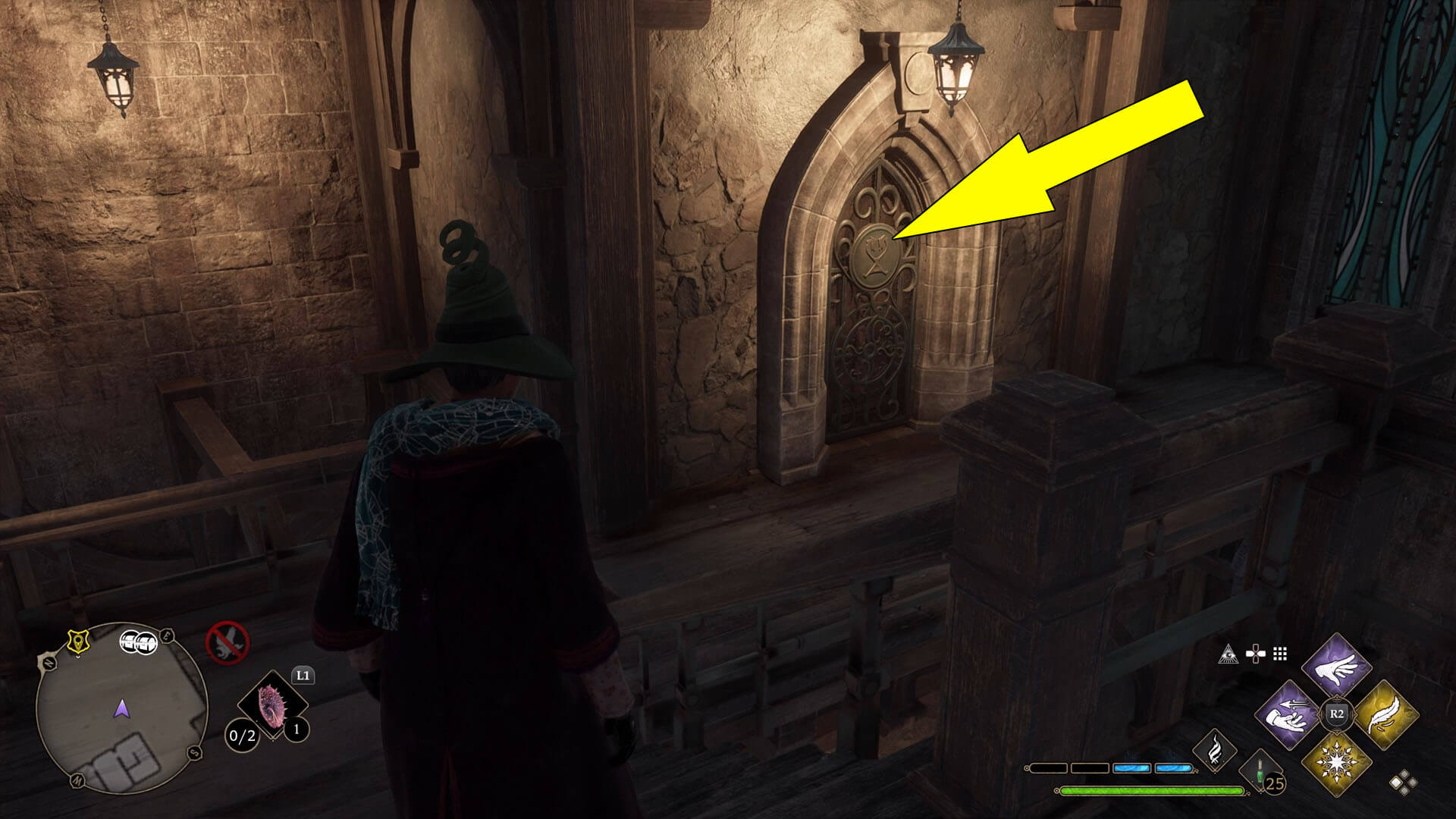Toggle the eye pyramid detection indicator
1456x819 pixels.
click(1228, 654)
